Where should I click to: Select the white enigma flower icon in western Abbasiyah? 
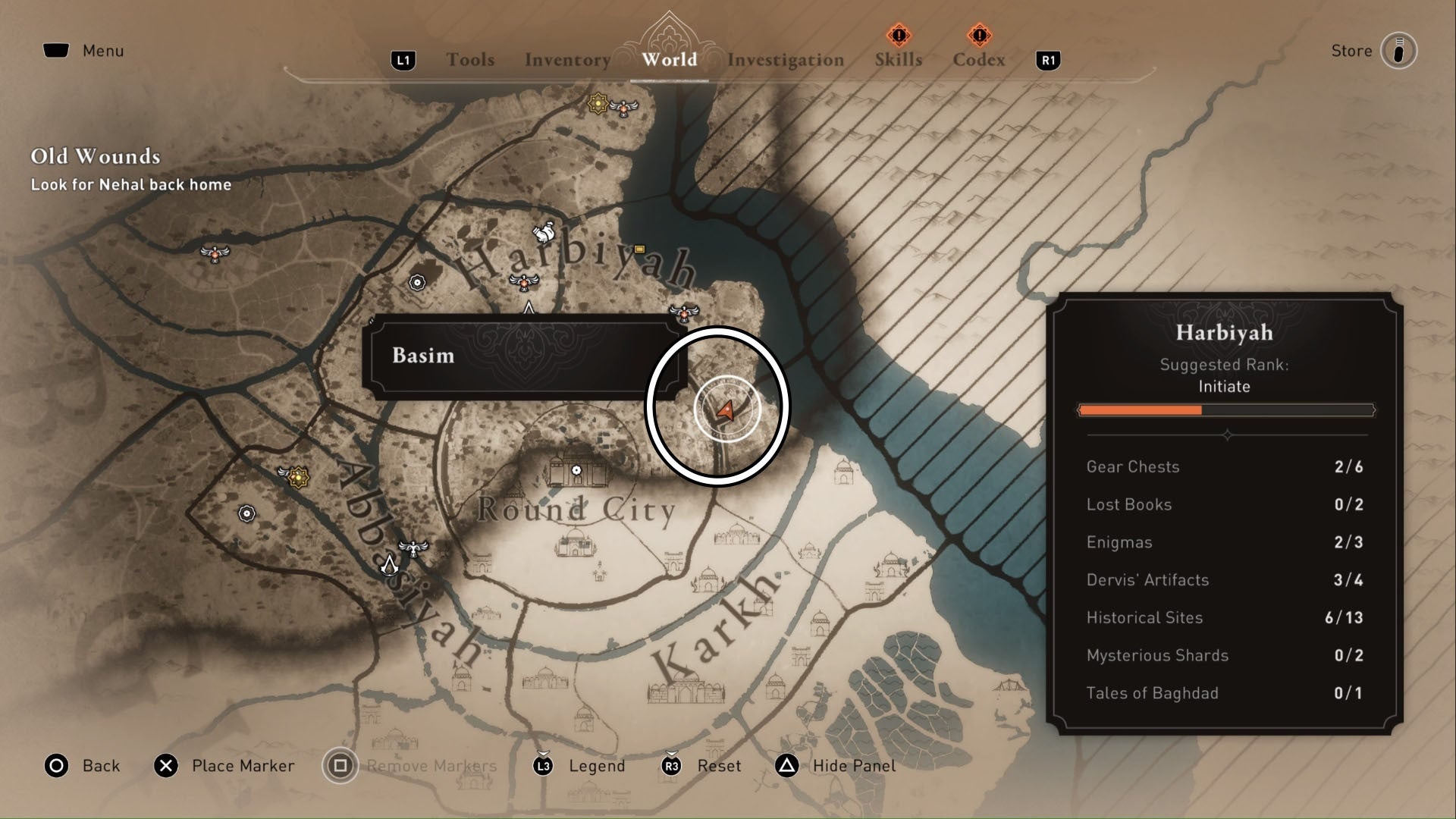[246, 513]
